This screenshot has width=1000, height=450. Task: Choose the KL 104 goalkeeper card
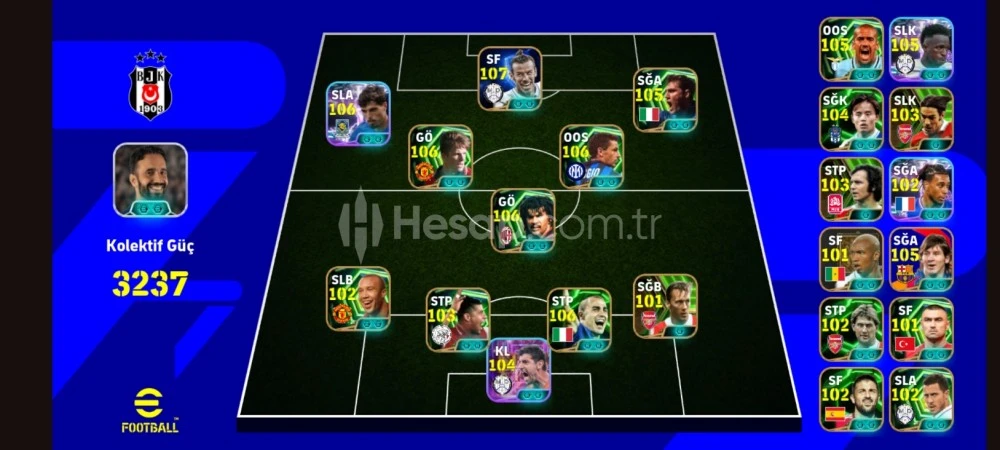[x=518, y=370]
